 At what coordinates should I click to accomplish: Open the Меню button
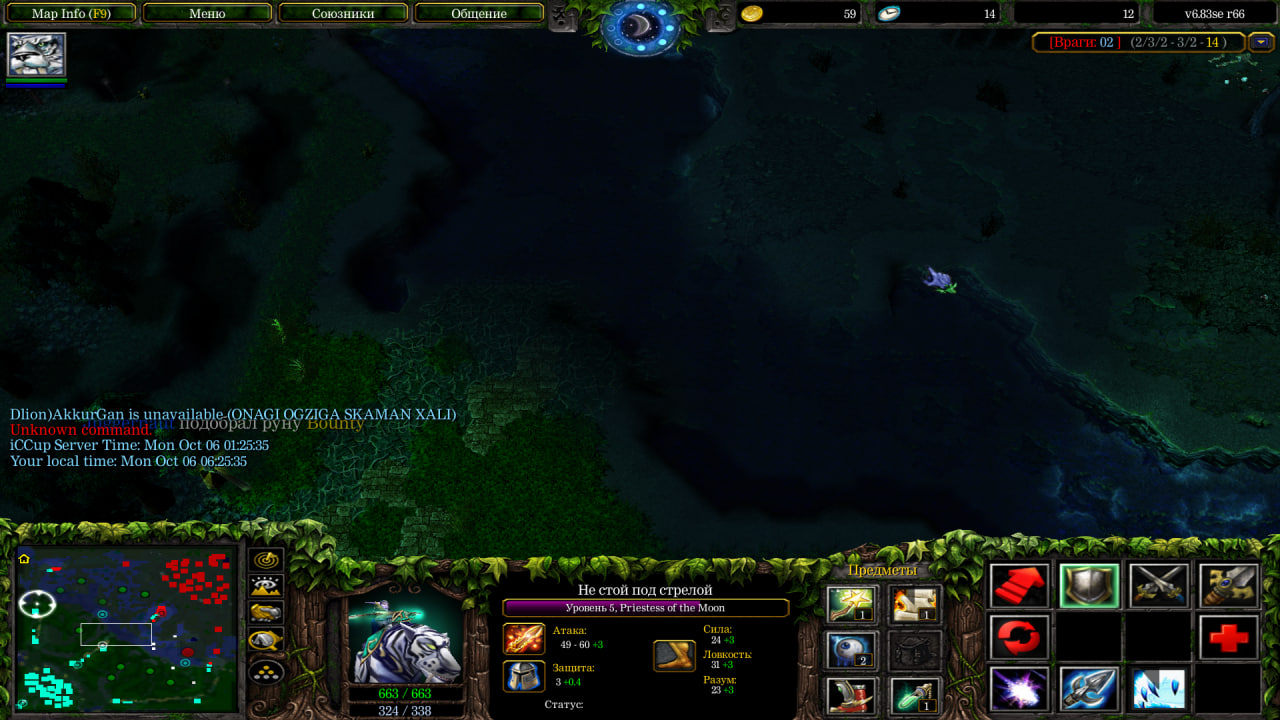207,14
